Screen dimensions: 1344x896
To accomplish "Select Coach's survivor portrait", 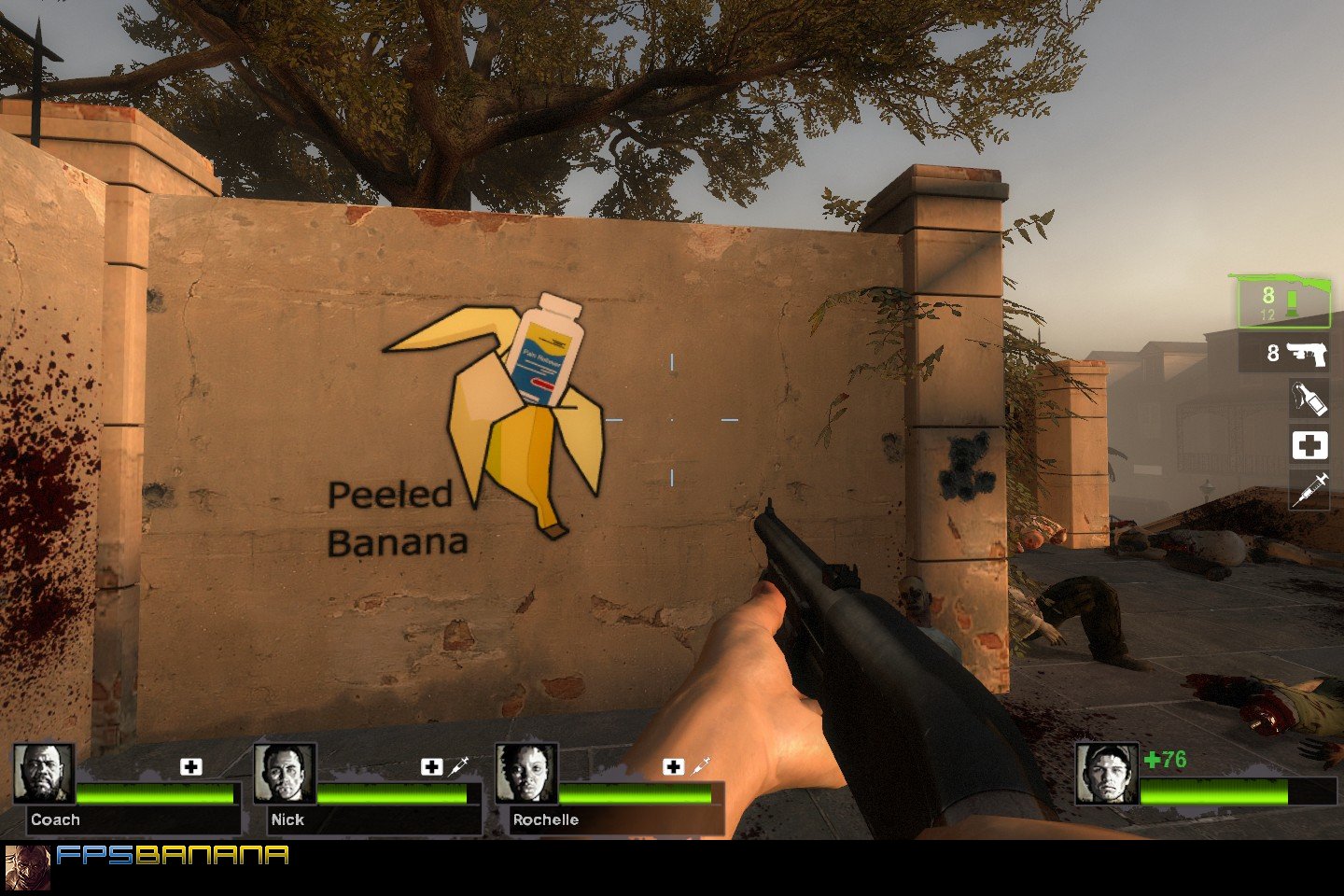I will pyautogui.click(x=45, y=775).
